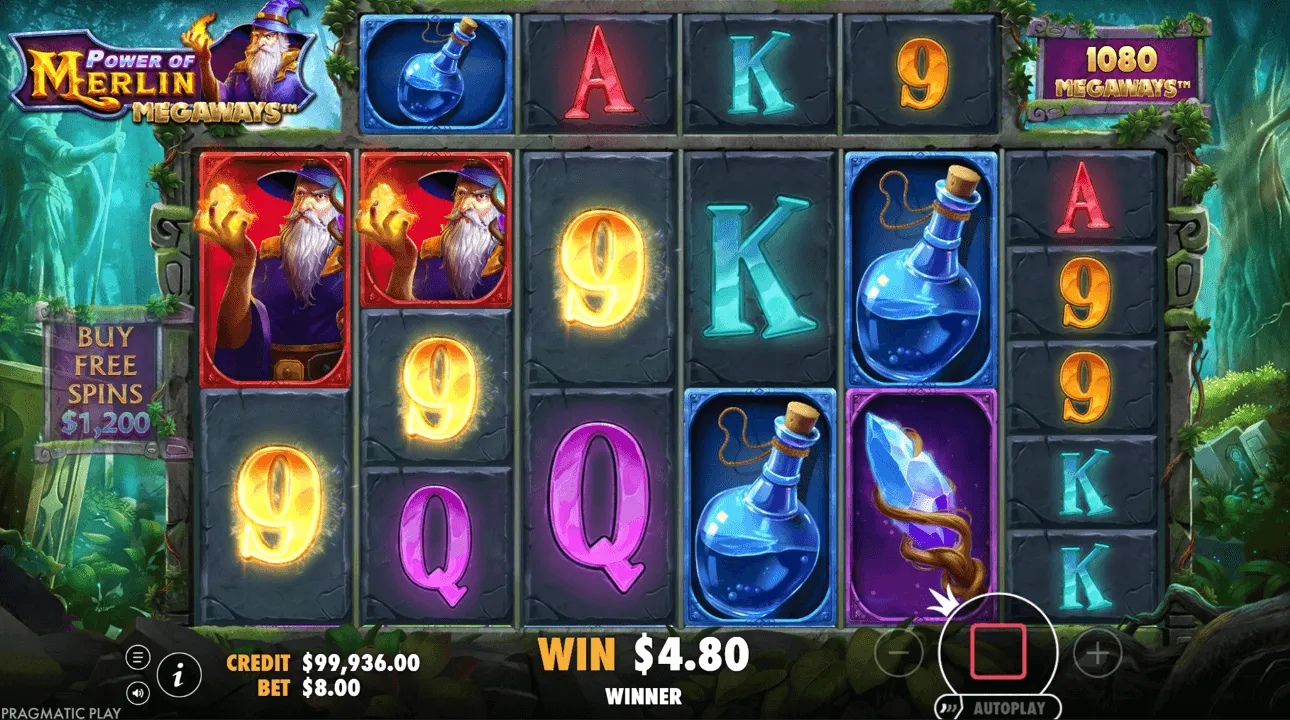Open the hamburger game menu
Screen dimensions: 1290x720
[x=137, y=655]
